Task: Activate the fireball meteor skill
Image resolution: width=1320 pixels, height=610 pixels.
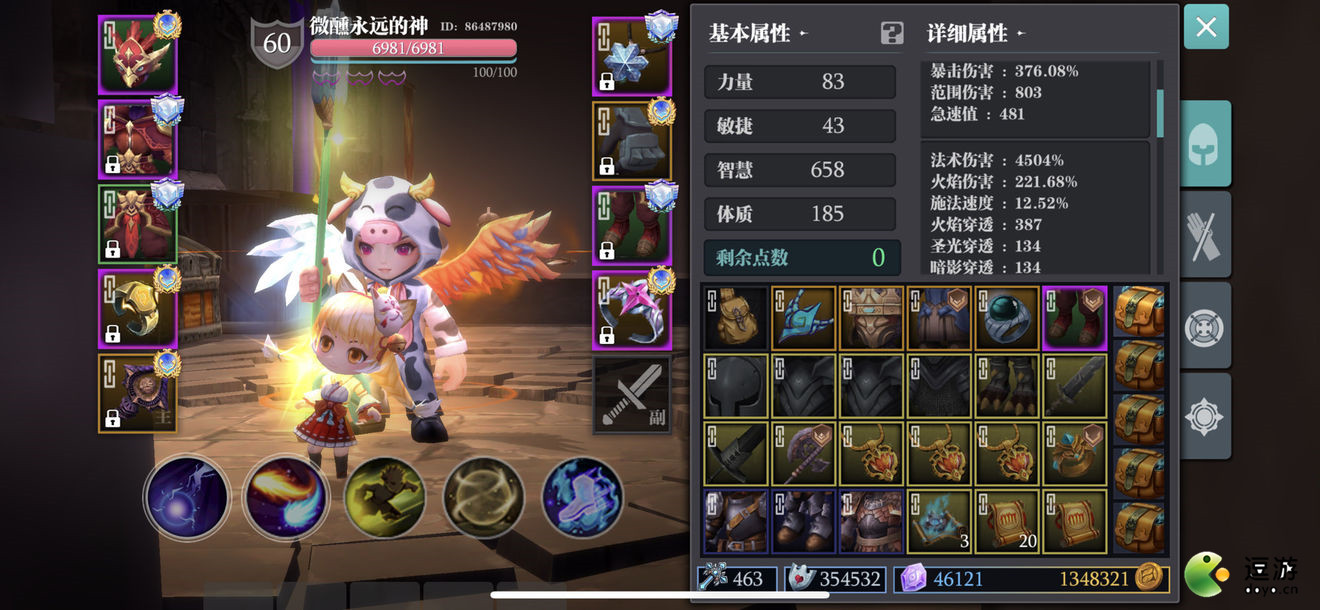Action: click(286, 497)
